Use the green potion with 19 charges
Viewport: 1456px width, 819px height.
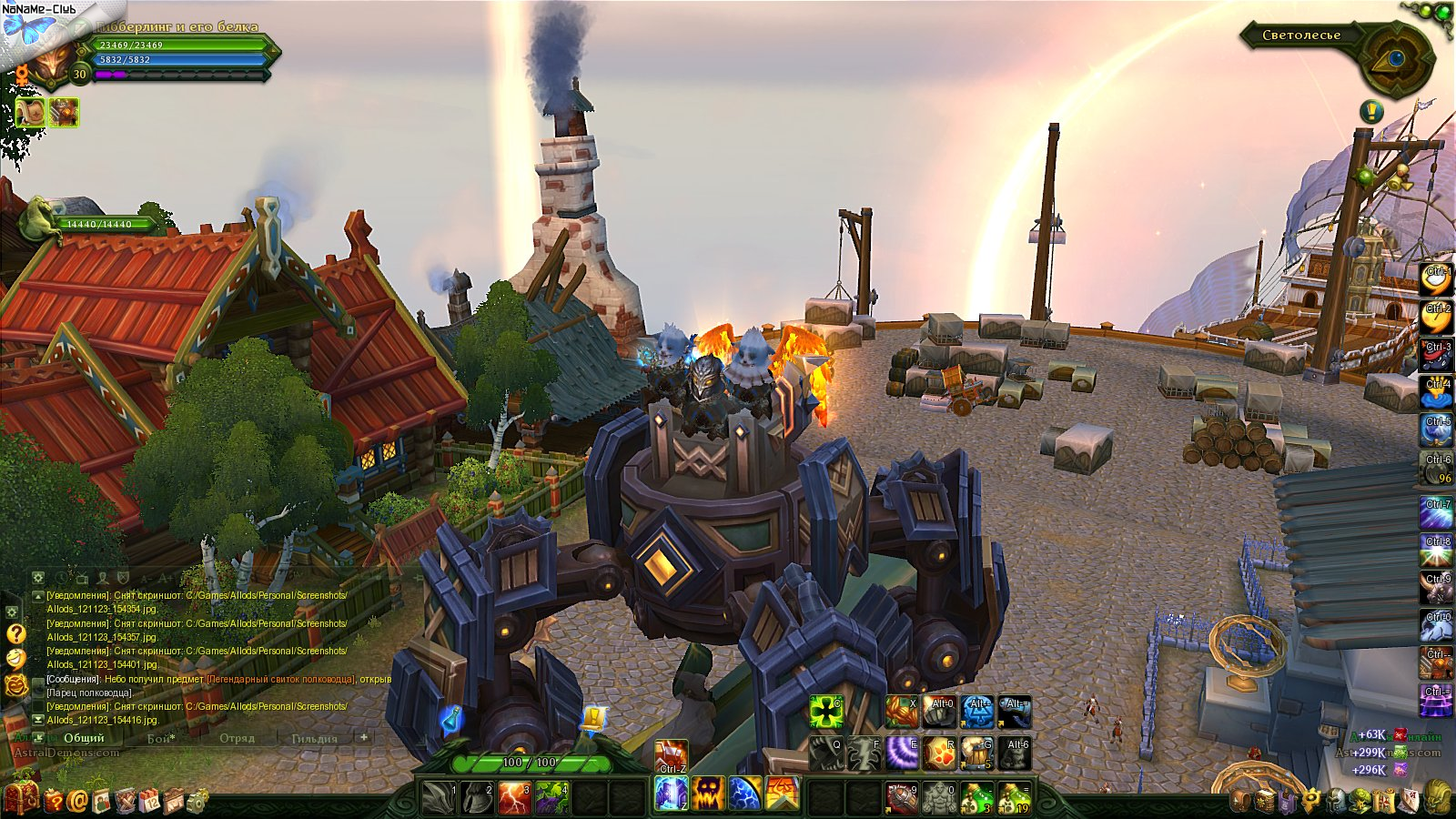1015,798
